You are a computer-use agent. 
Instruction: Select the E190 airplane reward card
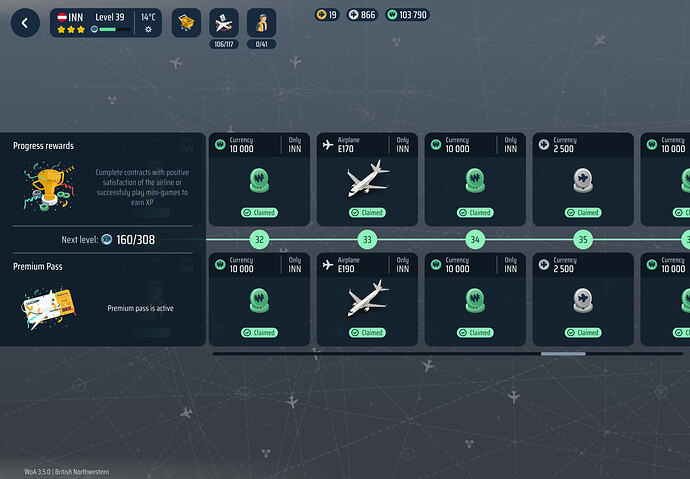tap(366, 298)
